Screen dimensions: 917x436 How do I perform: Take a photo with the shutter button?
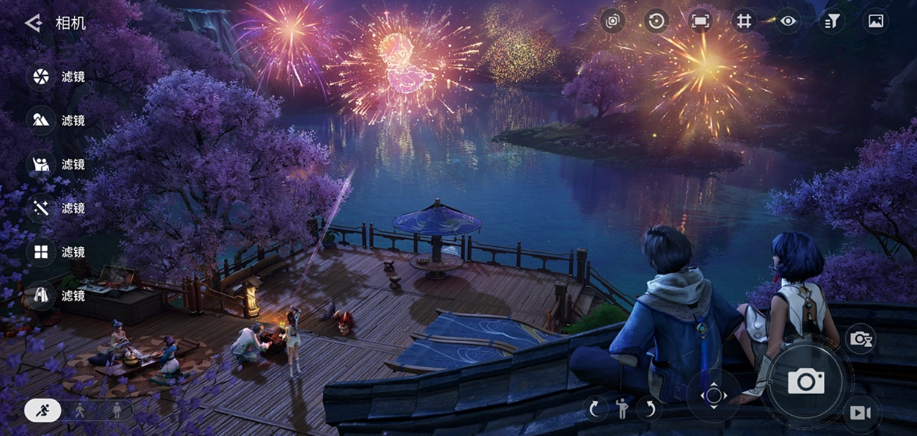(805, 381)
